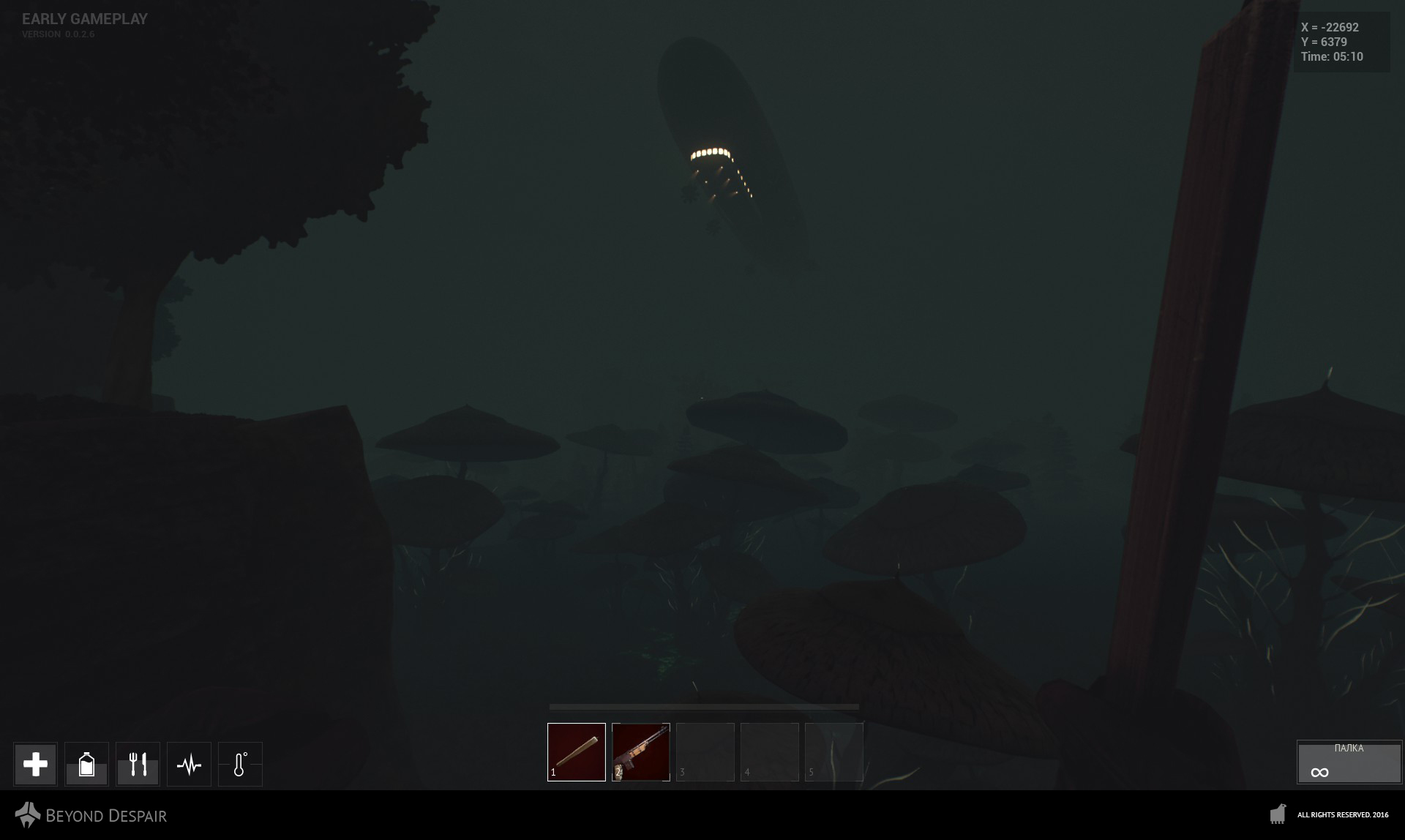
Task: Click the Beyond Despair text label
Action: coord(105,815)
